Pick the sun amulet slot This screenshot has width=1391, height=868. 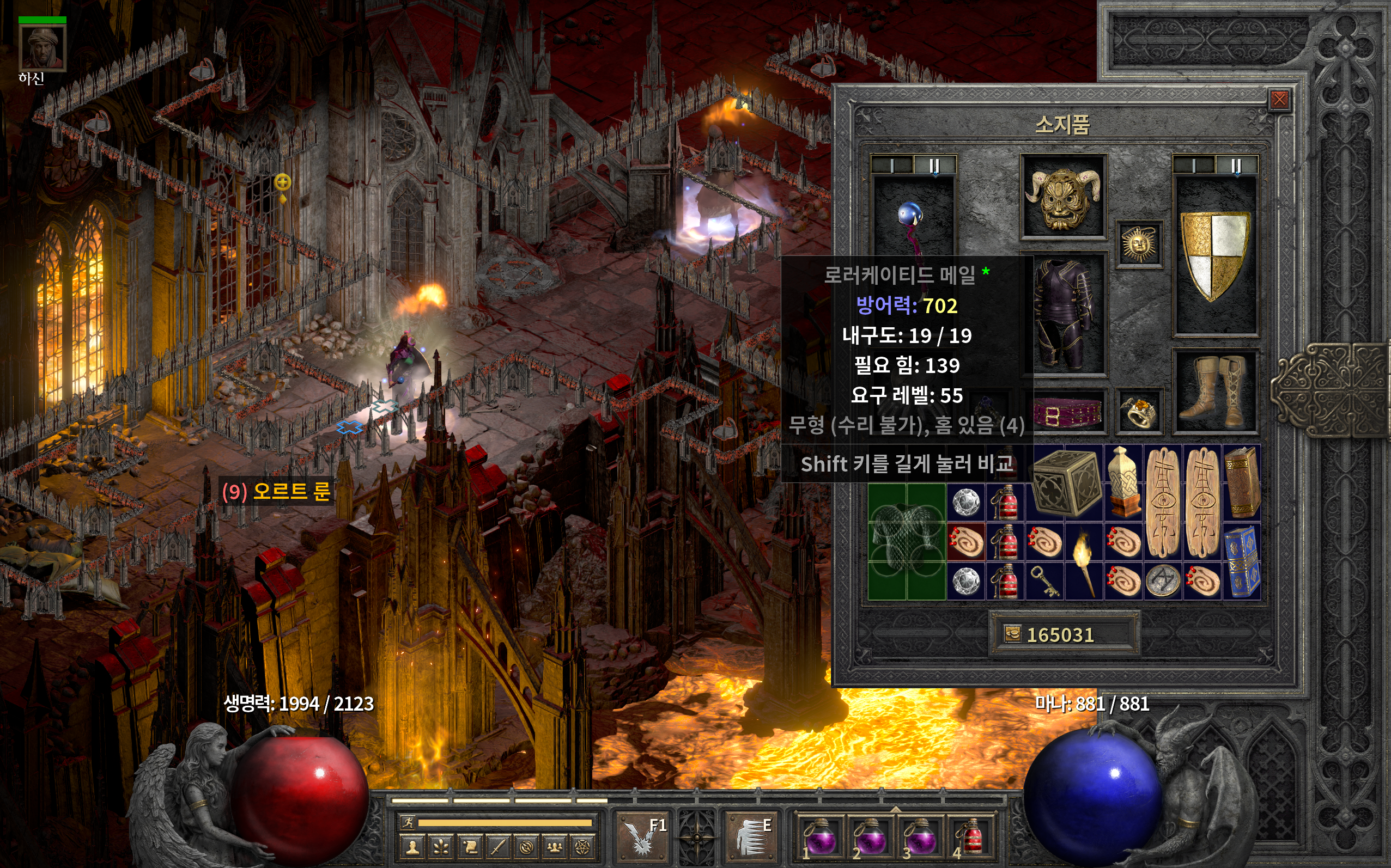pyautogui.click(x=1139, y=244)
